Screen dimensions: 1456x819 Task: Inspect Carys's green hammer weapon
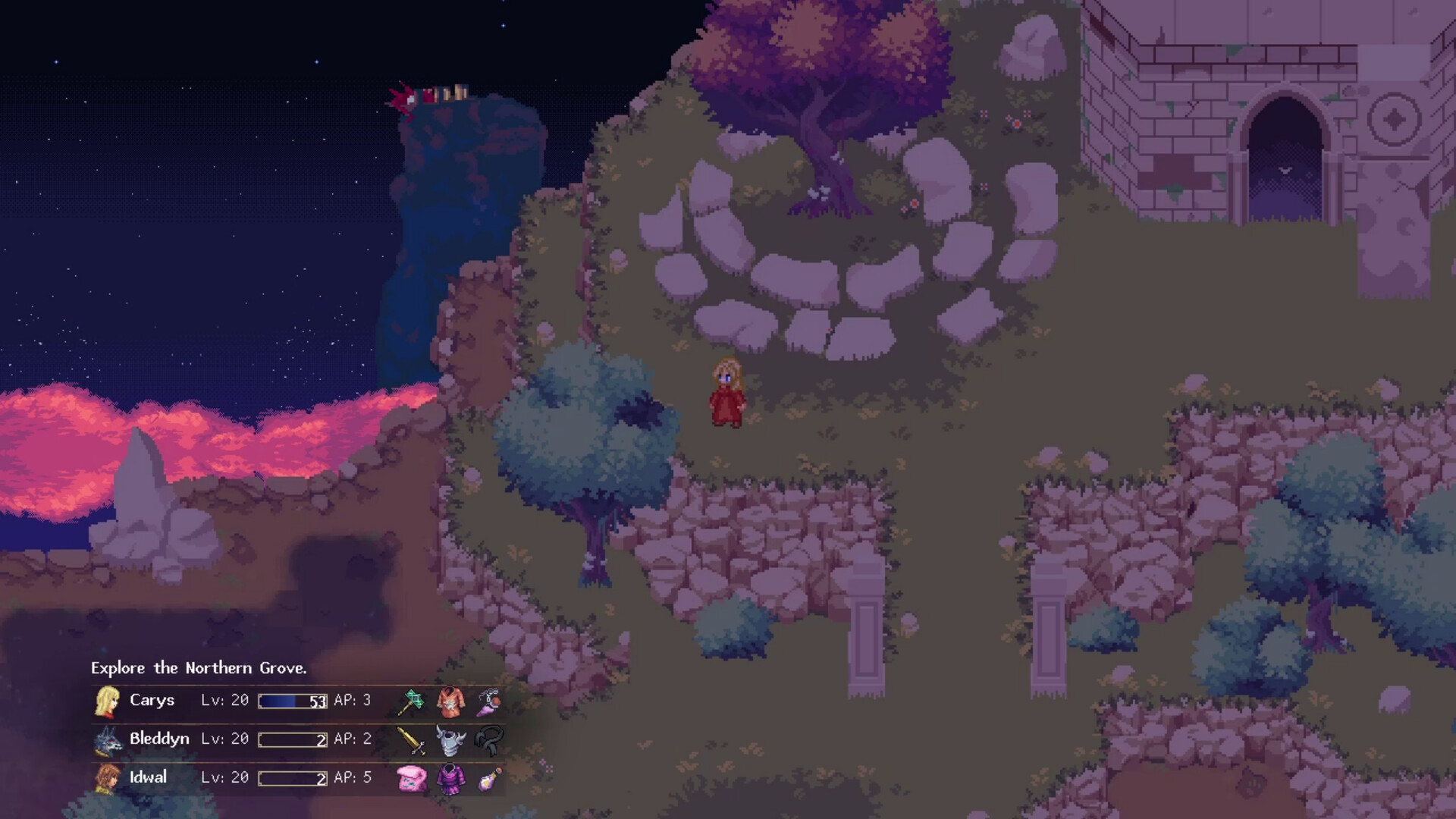click(411, 701)
